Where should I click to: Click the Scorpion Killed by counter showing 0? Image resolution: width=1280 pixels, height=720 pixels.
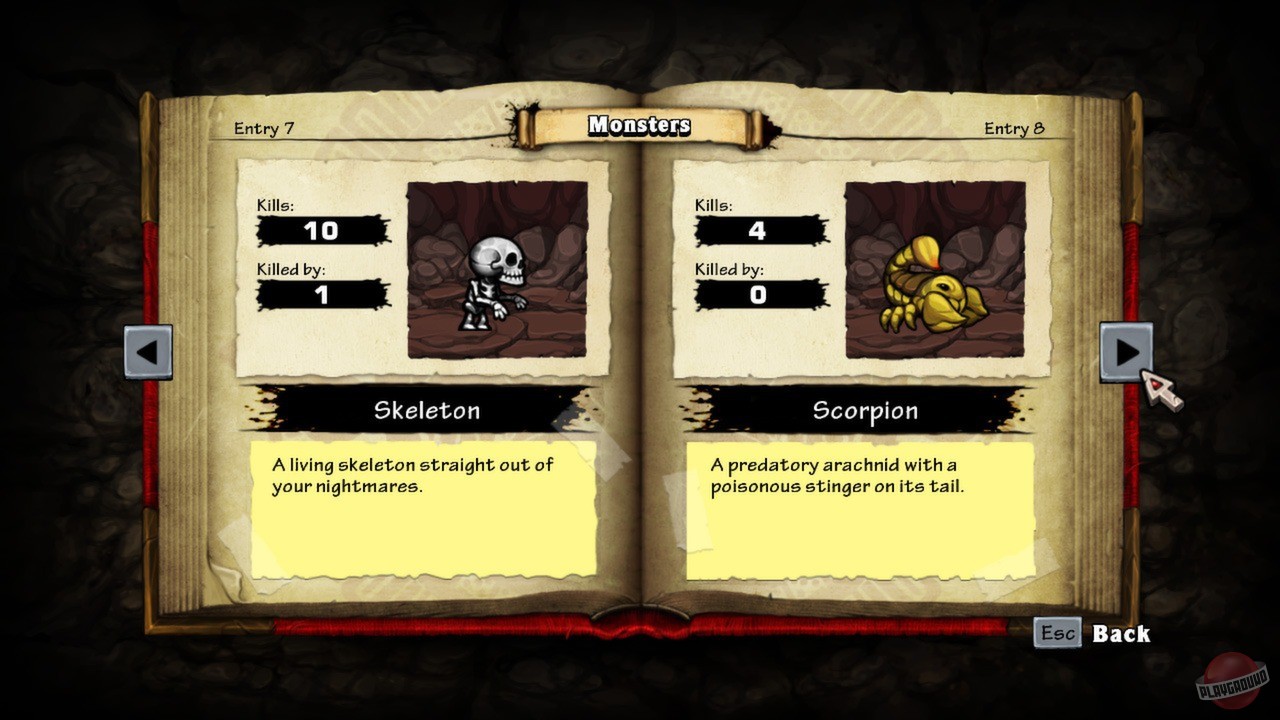point(758,294)
